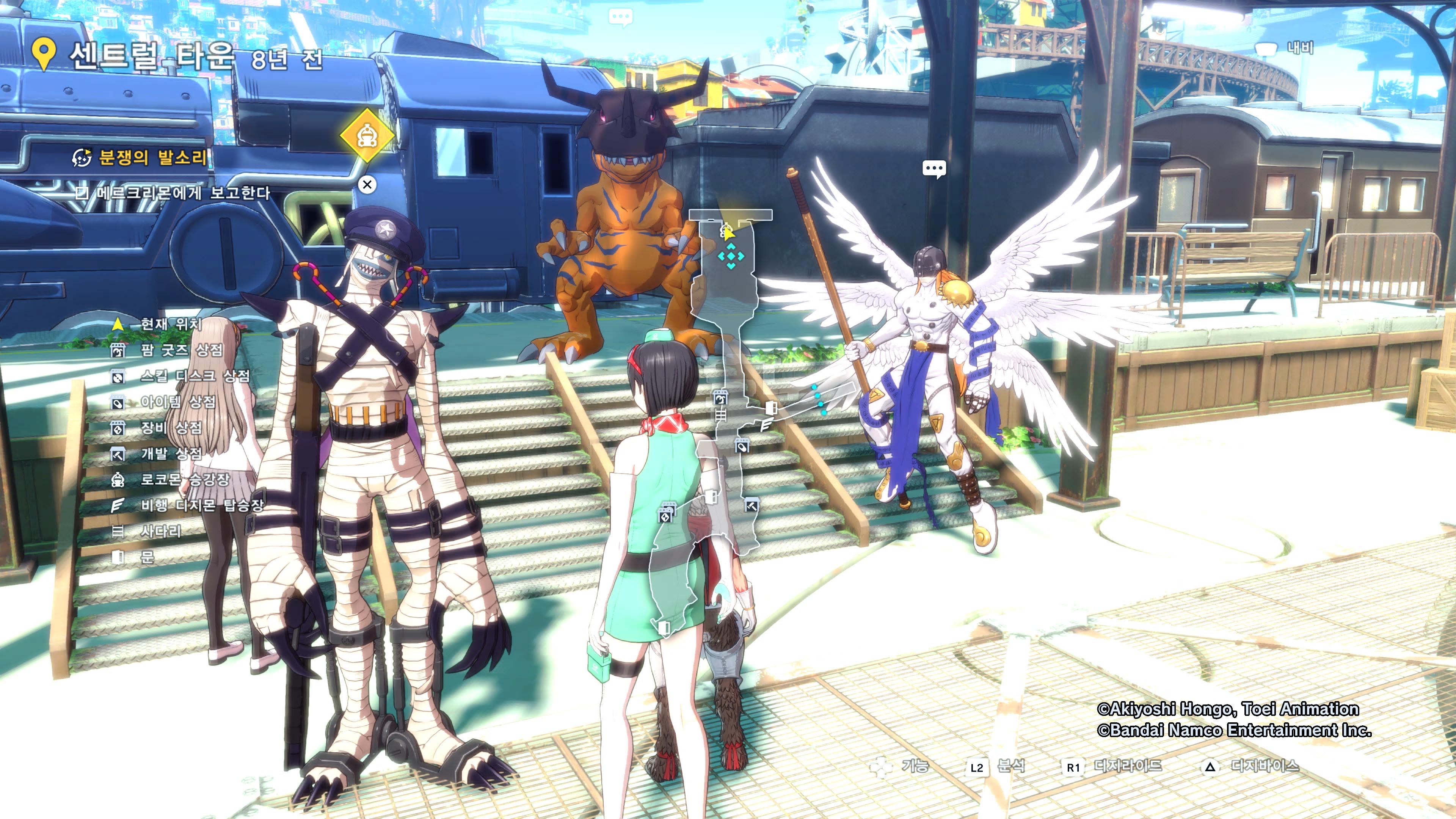Image resolution: width=1456 pixels, height=819 pixels.
Task: Choose 현재 위치 in the map legend
Action: click(x=170, y=324)
